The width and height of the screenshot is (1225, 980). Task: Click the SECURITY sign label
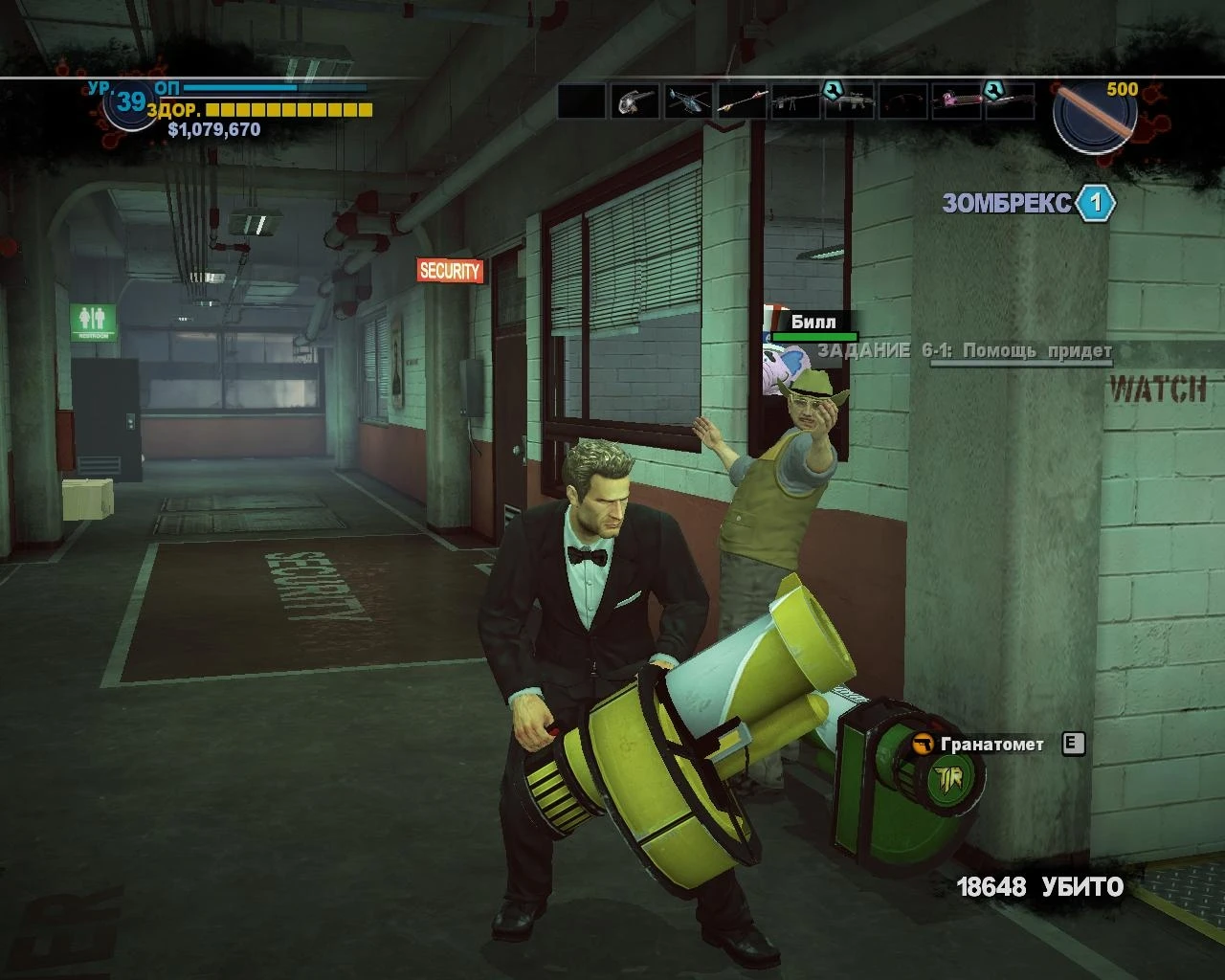(450, 269)
